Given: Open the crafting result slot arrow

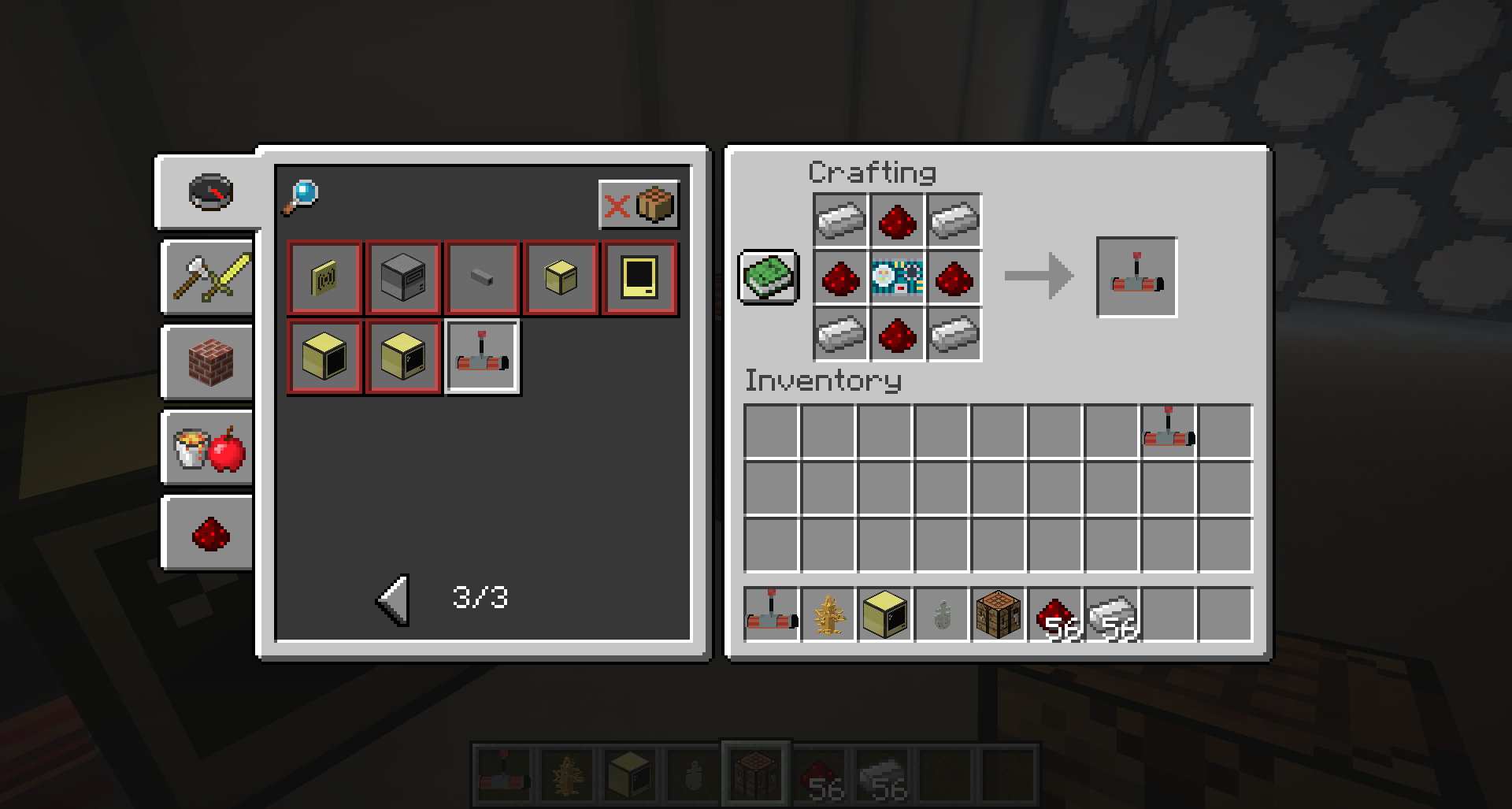Looking at the screenshot, I should [1038, 277].
